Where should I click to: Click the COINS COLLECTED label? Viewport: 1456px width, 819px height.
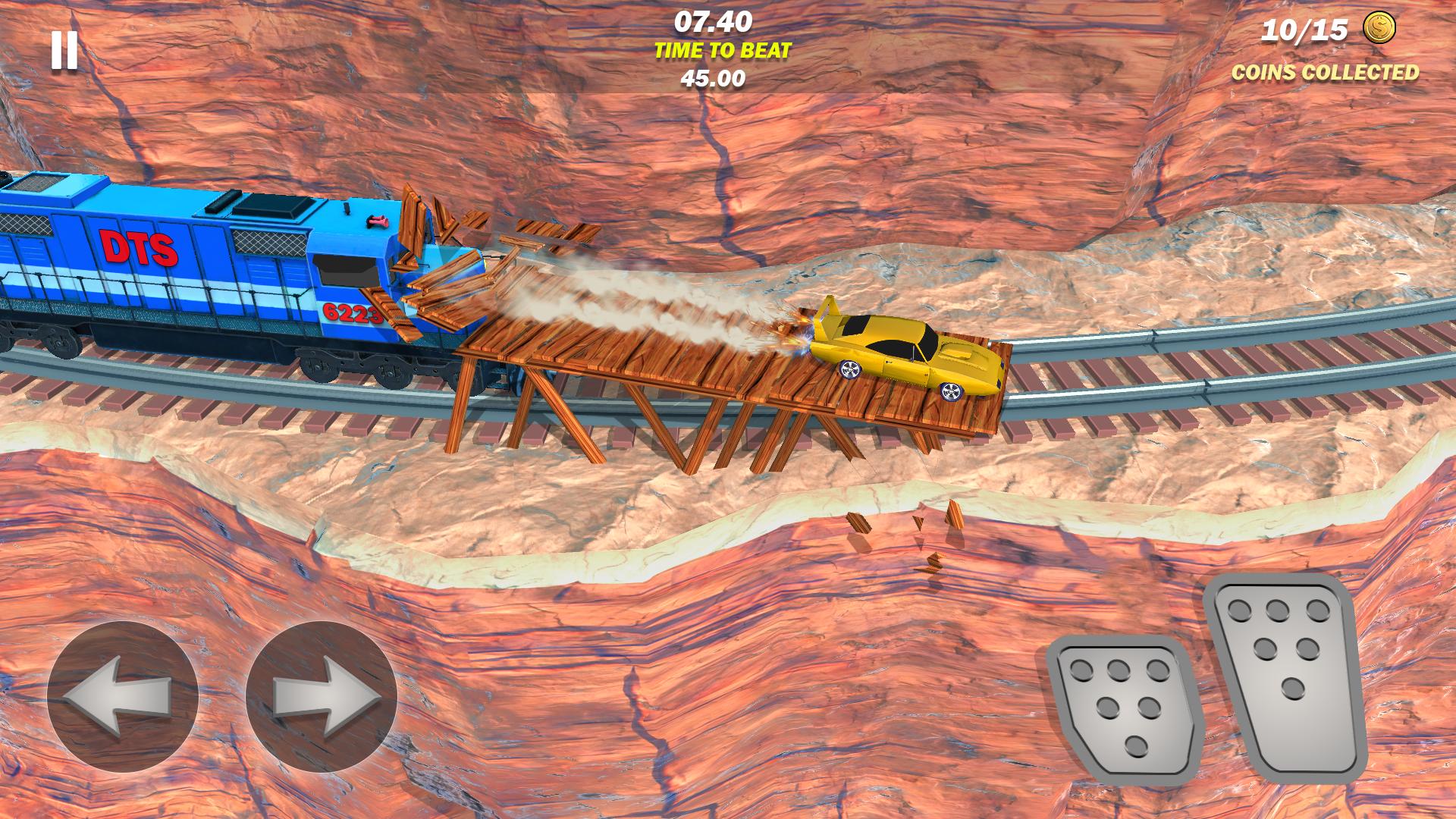[x=1324, y=74]
